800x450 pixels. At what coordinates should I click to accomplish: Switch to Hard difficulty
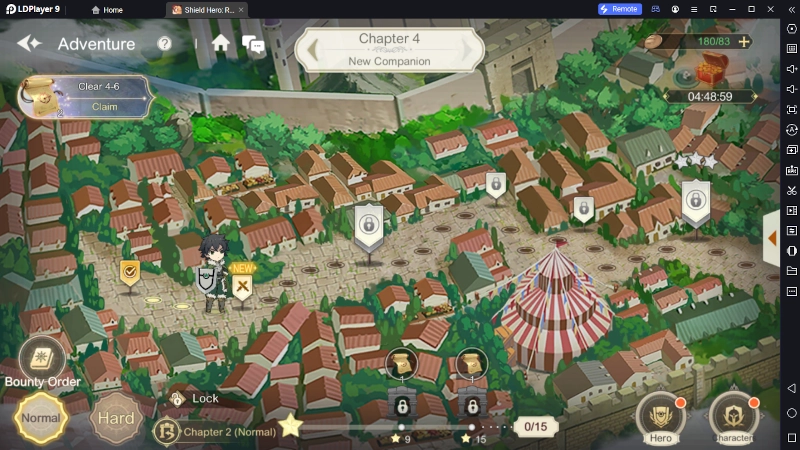pos(117,418)
